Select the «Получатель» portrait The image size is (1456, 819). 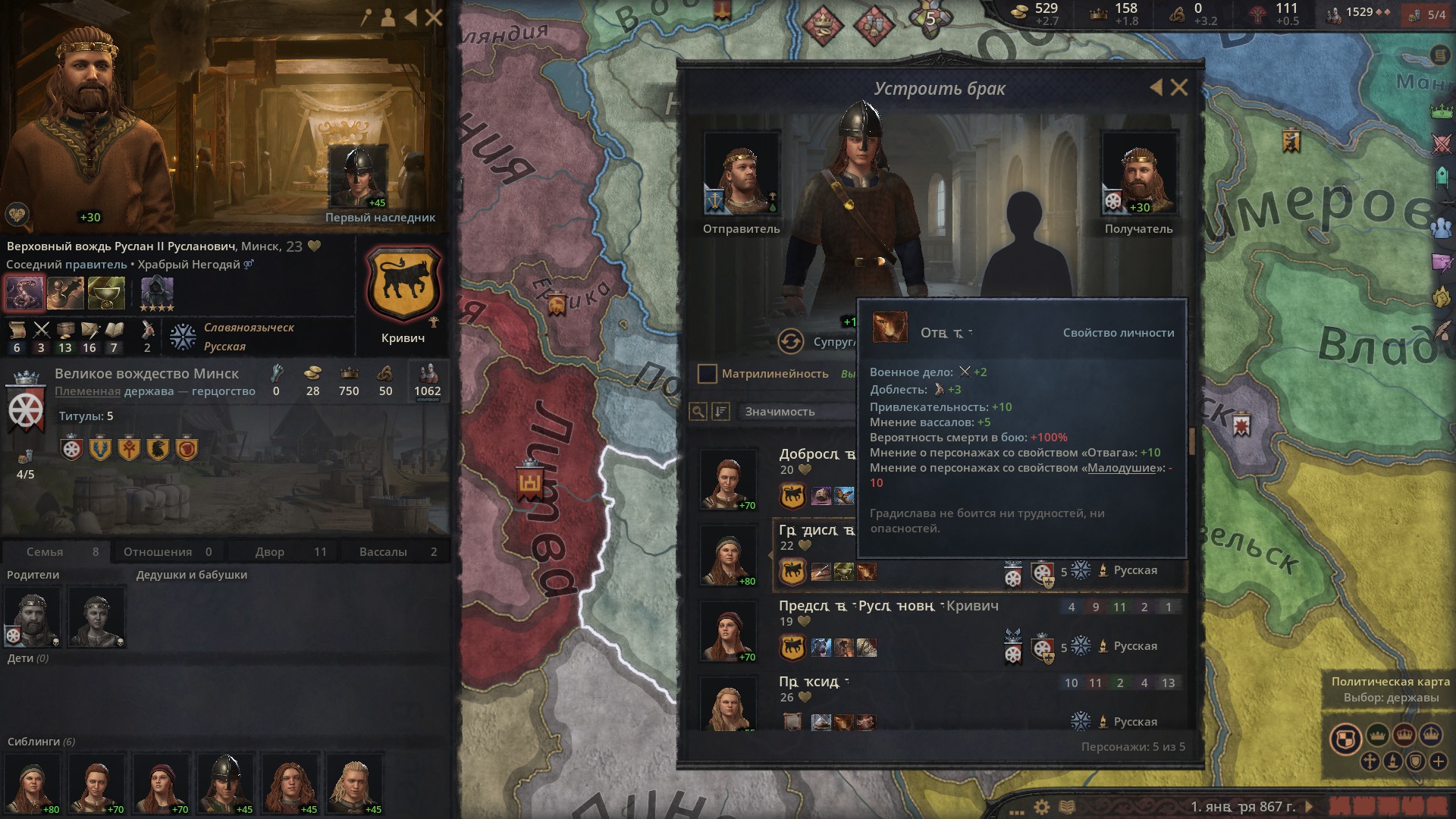[1138, 174]
